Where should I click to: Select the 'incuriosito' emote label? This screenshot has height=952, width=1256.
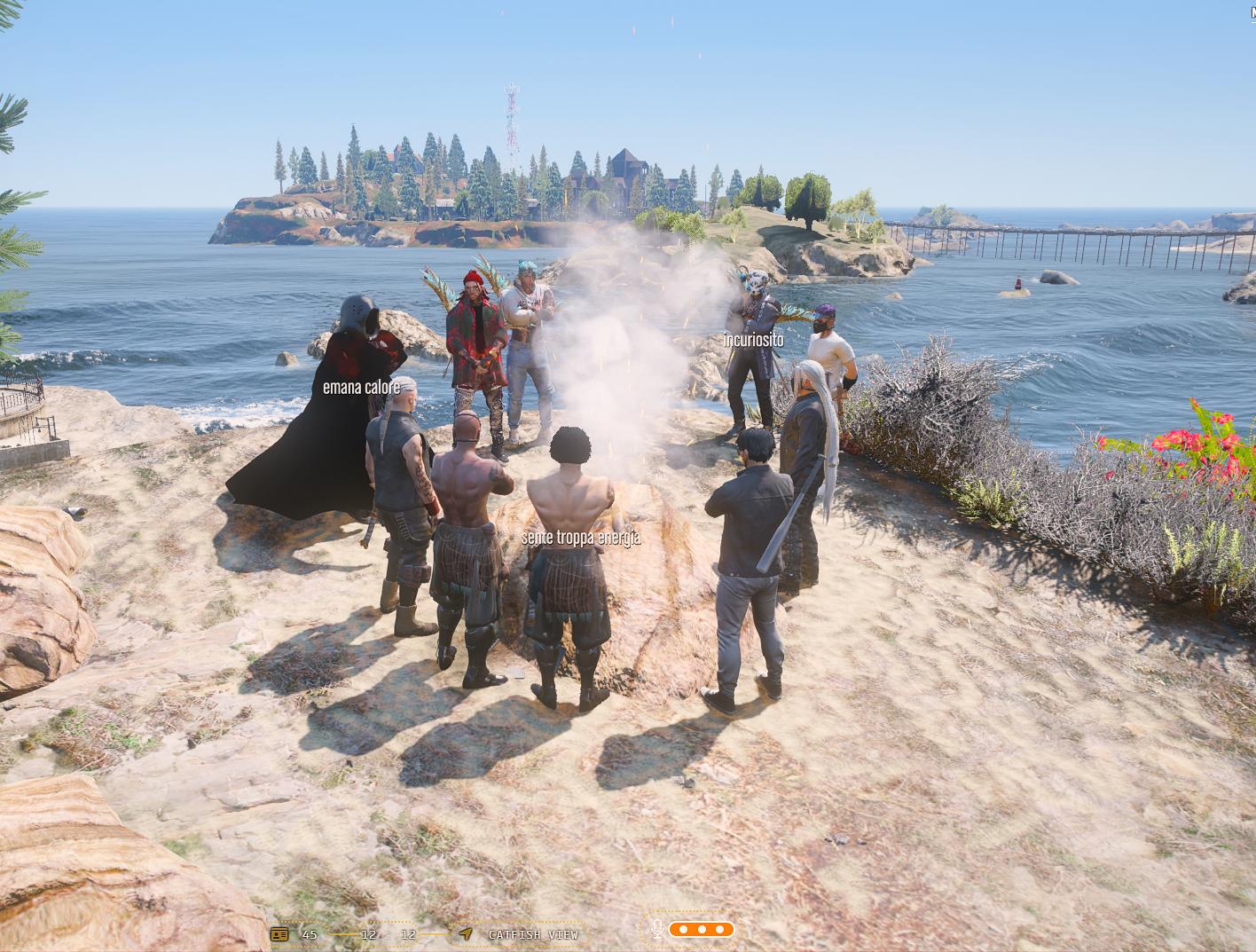[x=755, y=338]
